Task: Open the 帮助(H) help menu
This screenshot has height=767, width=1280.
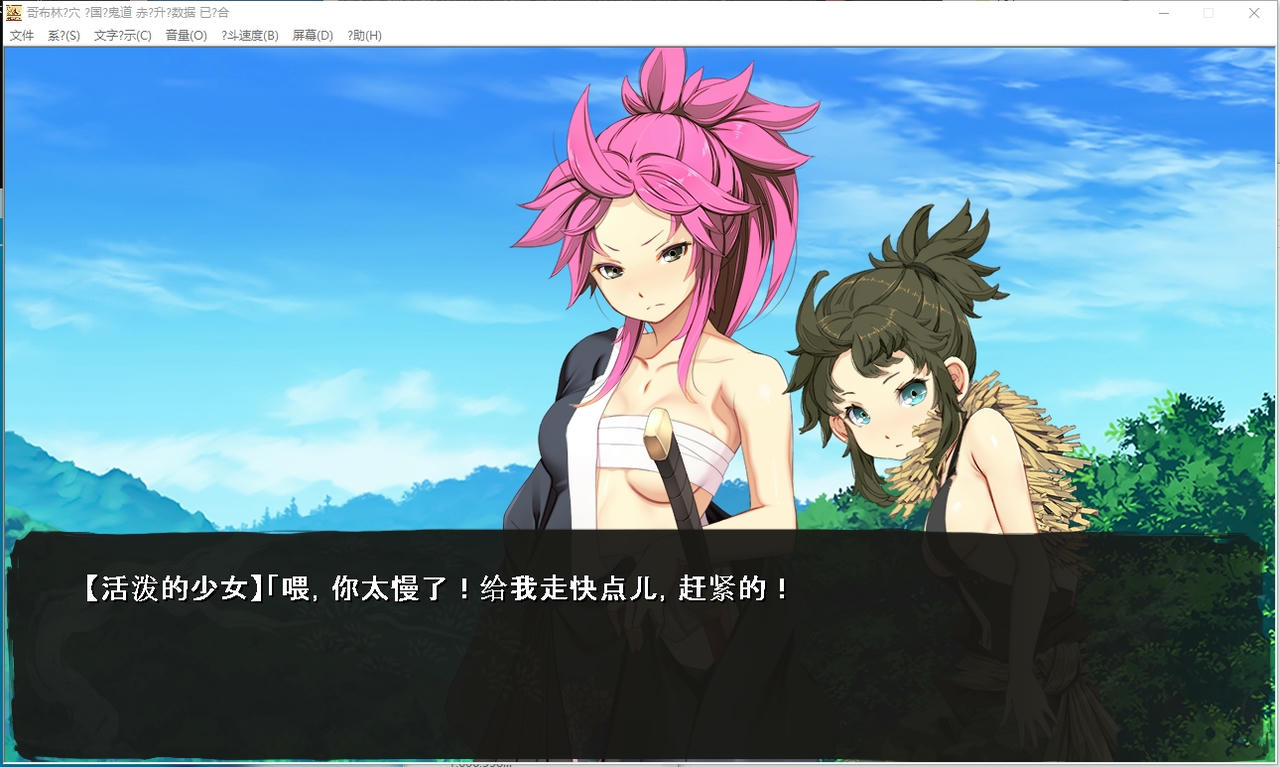Action: click(362, 34)
